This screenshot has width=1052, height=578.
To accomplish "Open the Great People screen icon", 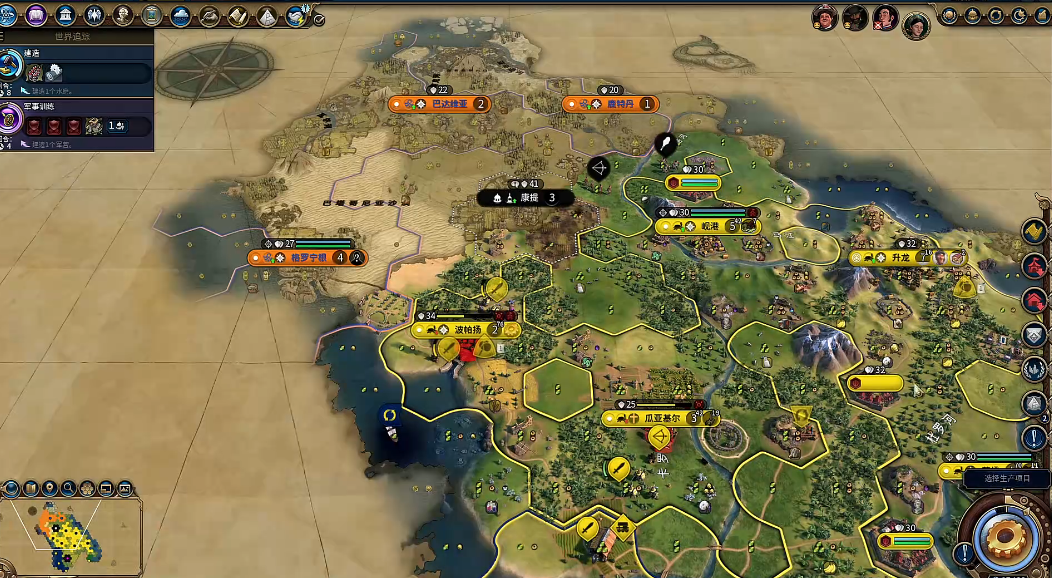I will 123,15.
